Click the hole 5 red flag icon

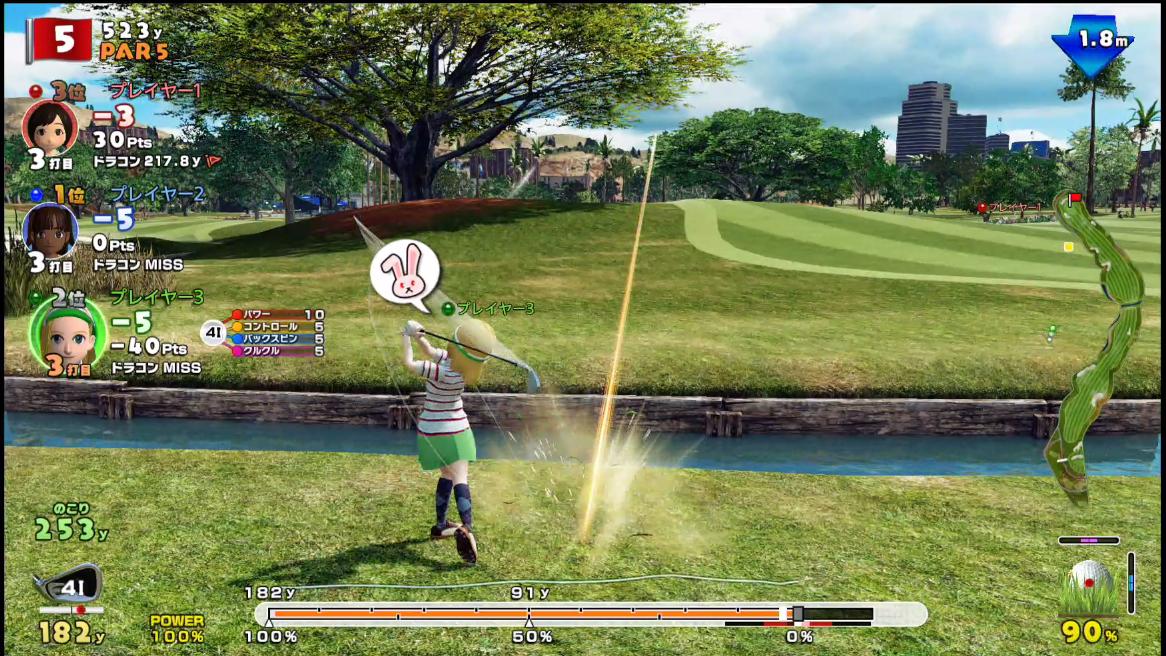[58, 40]
